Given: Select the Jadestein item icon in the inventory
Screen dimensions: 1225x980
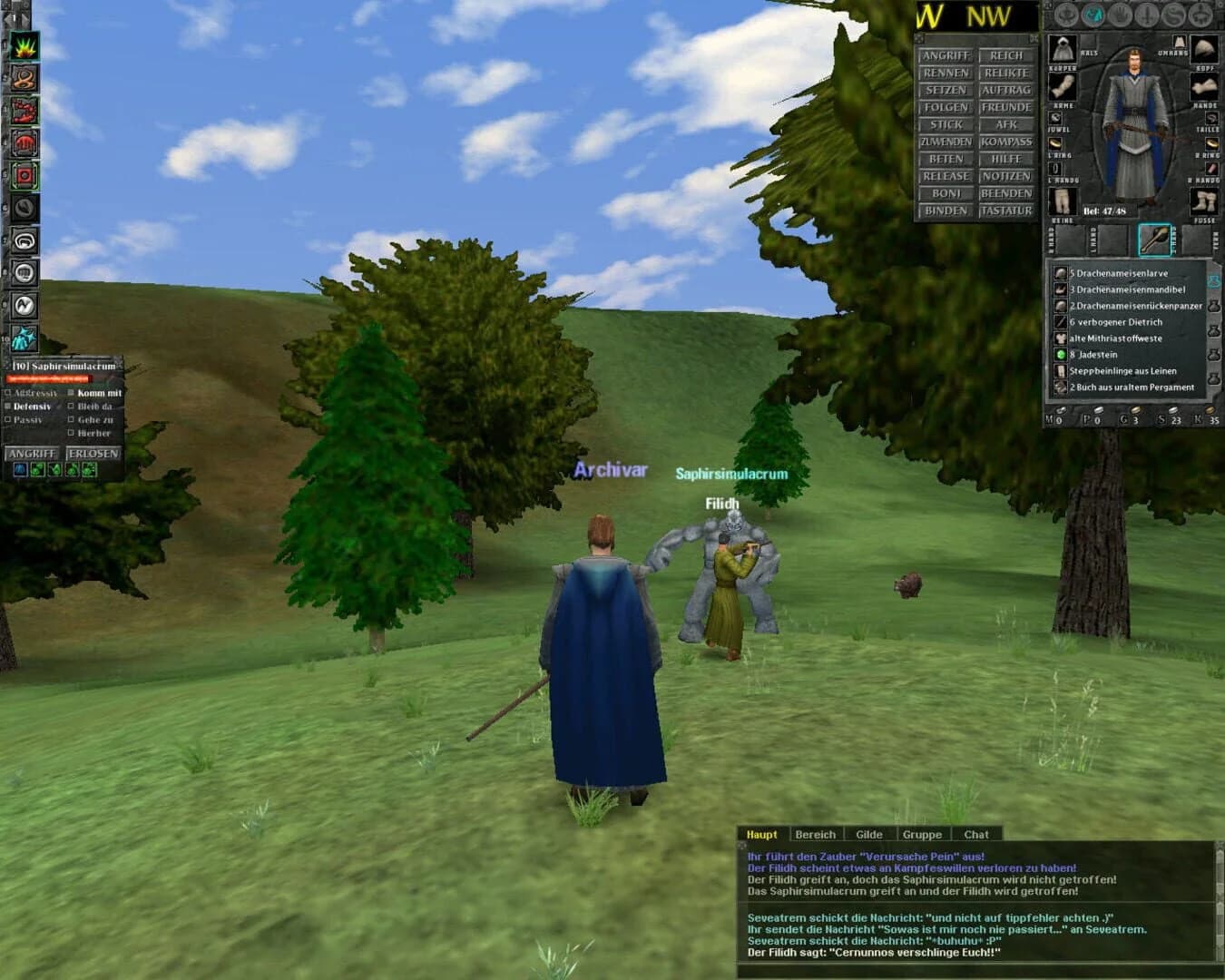Looking at the screenshot, I should 1060,355.
